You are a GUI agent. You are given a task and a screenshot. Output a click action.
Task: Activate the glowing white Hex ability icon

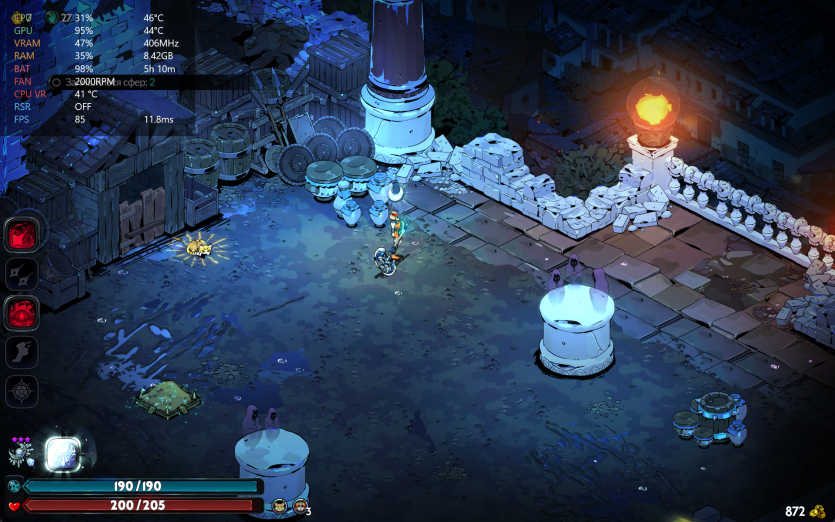[62, 454]
